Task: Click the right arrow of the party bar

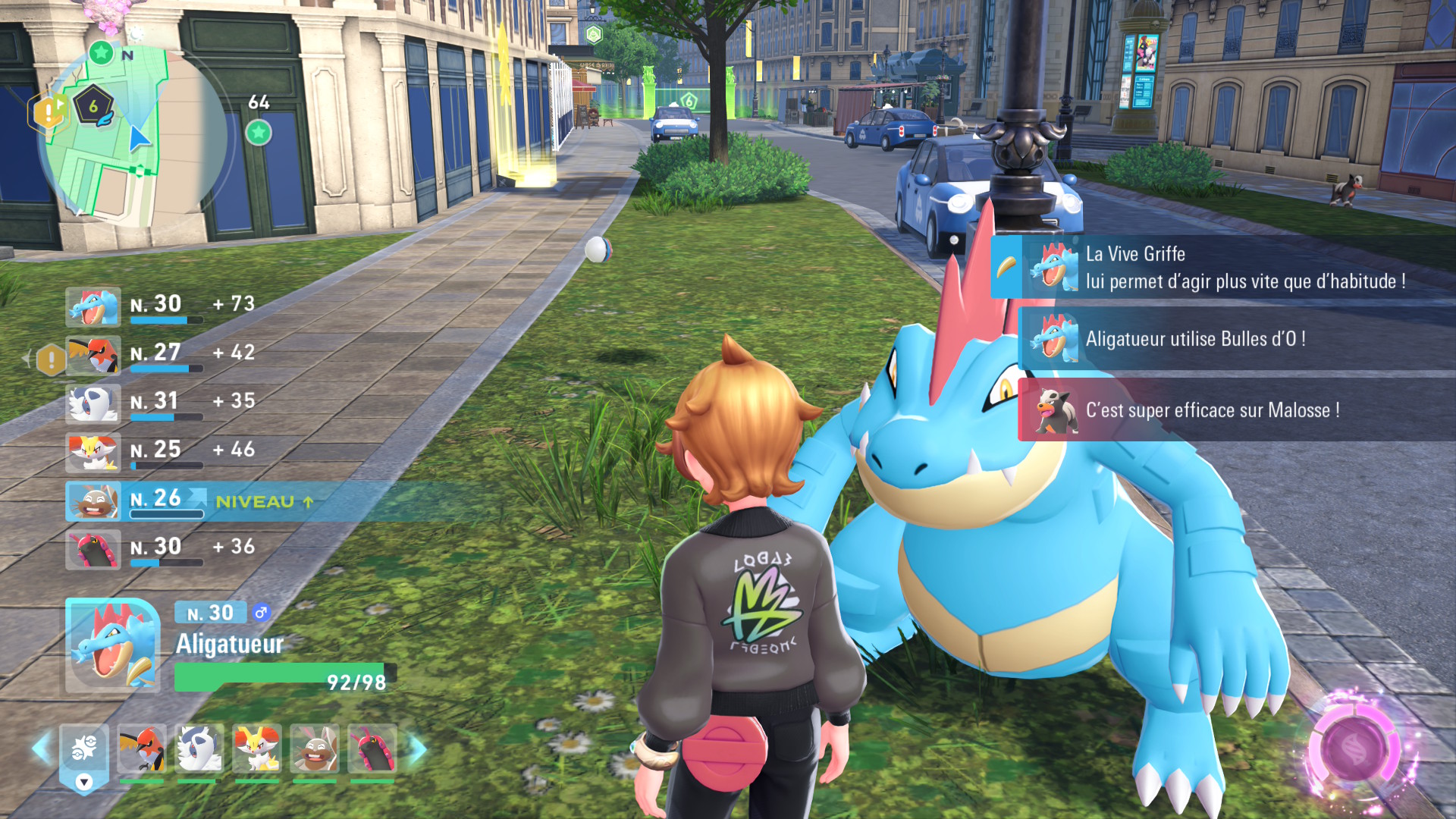Action: pos(419,748)
